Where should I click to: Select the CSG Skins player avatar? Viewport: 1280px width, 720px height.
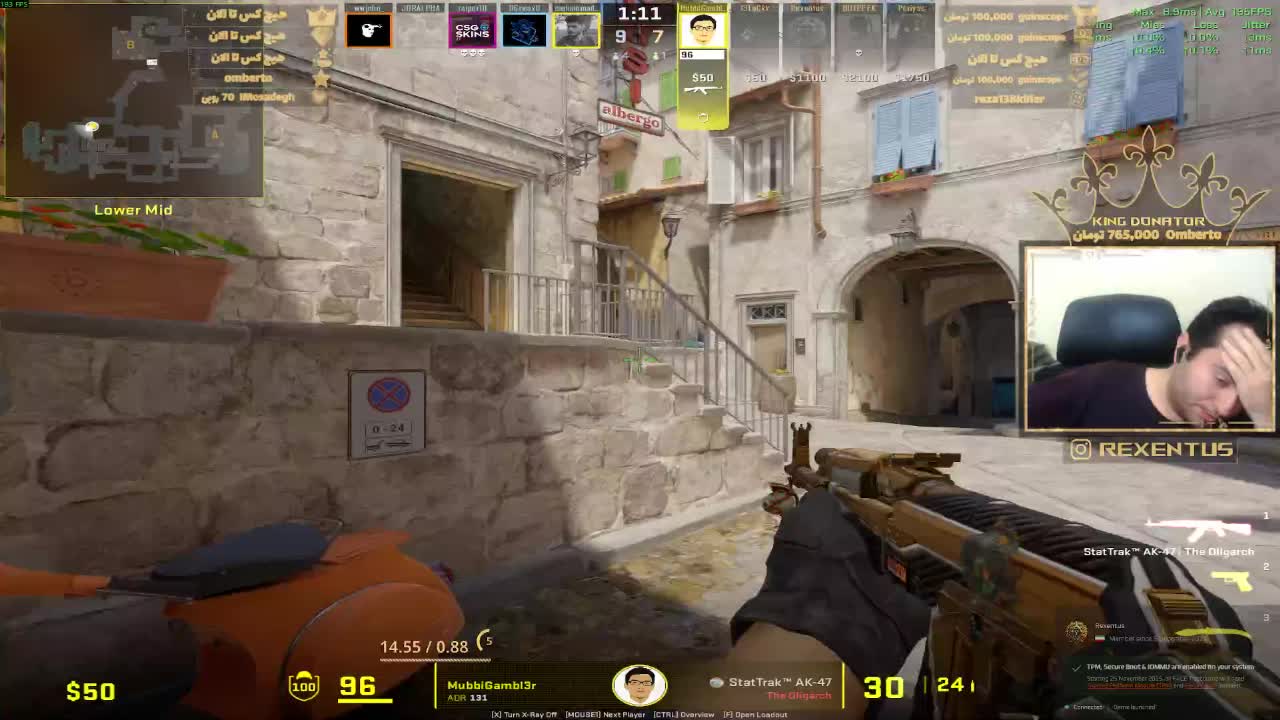472,31
